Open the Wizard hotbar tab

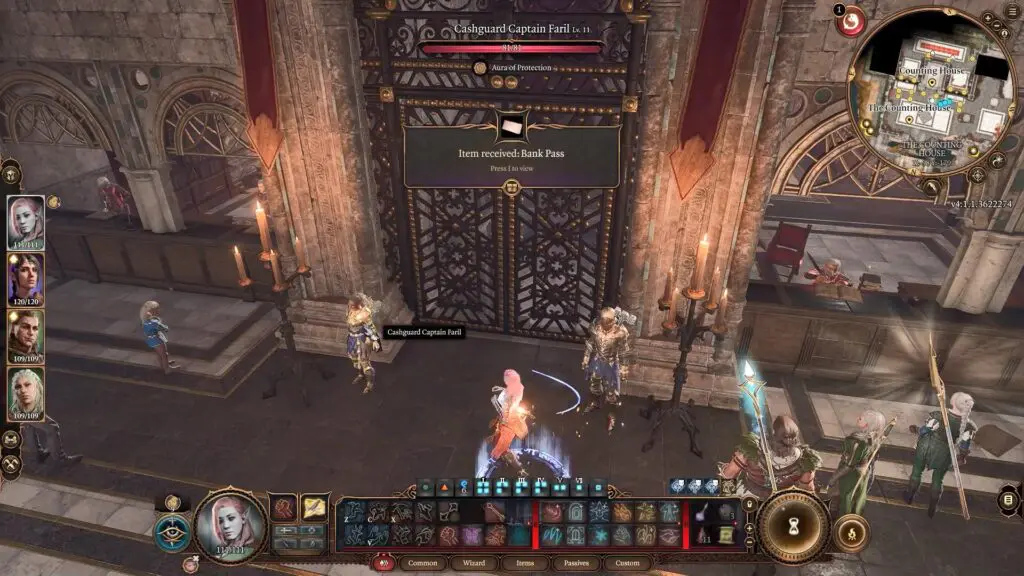(473, 563)
